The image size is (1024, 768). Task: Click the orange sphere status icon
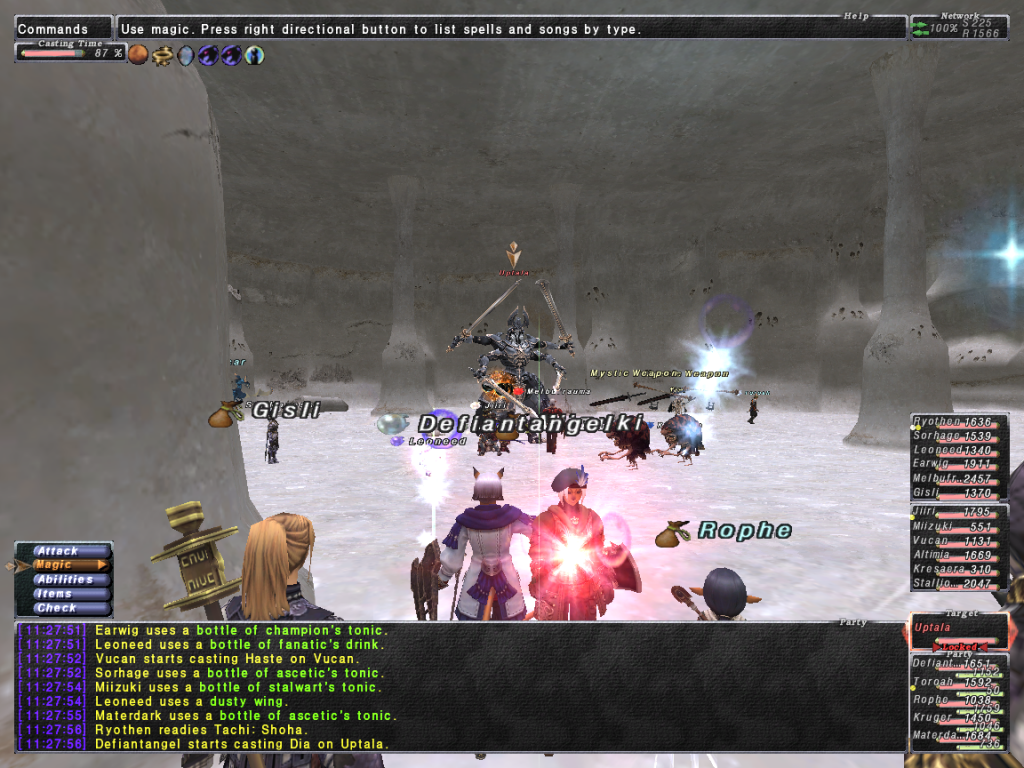tap(138, 55)
